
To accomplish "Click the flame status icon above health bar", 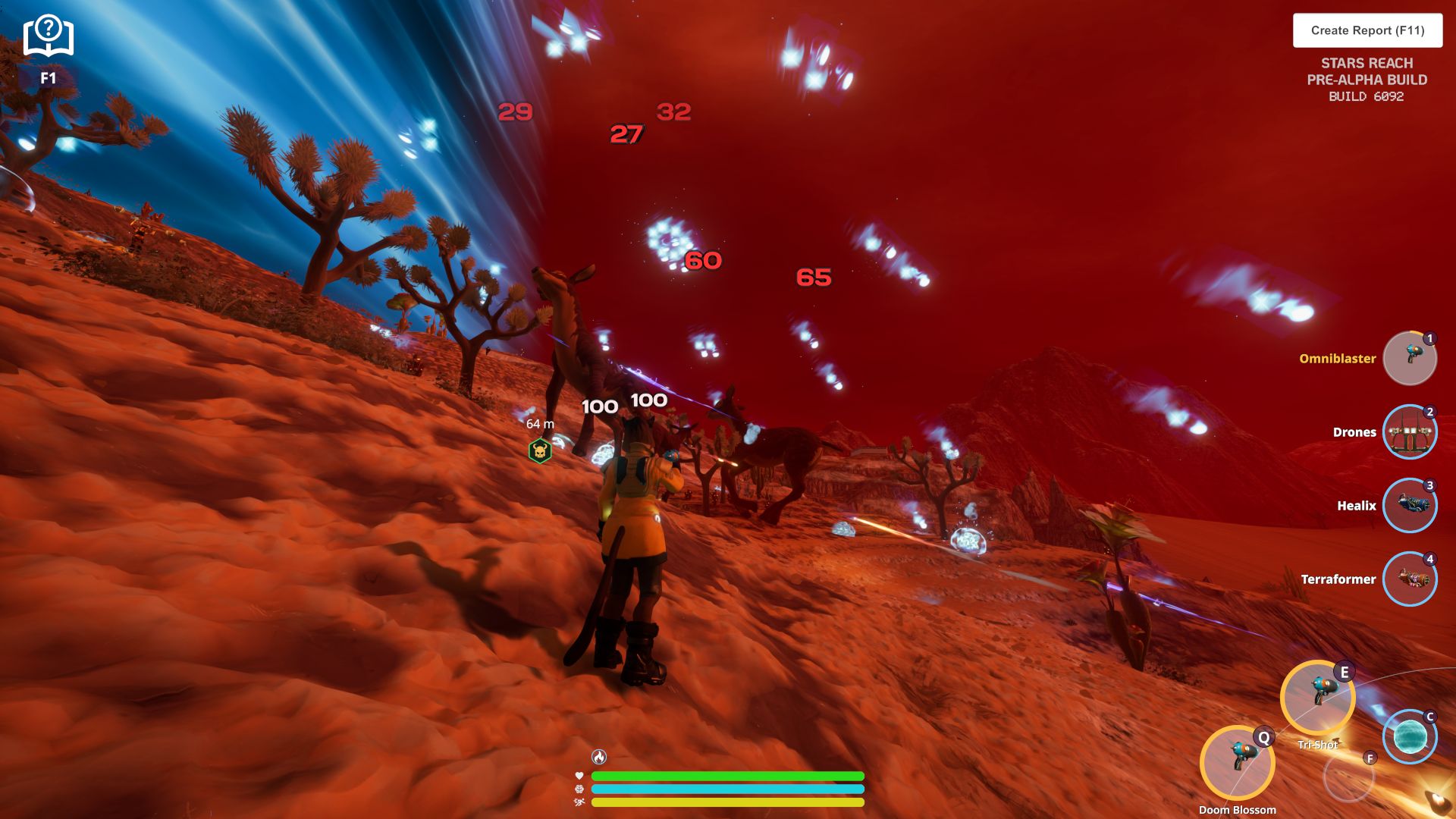I will [x=599, y=757].
